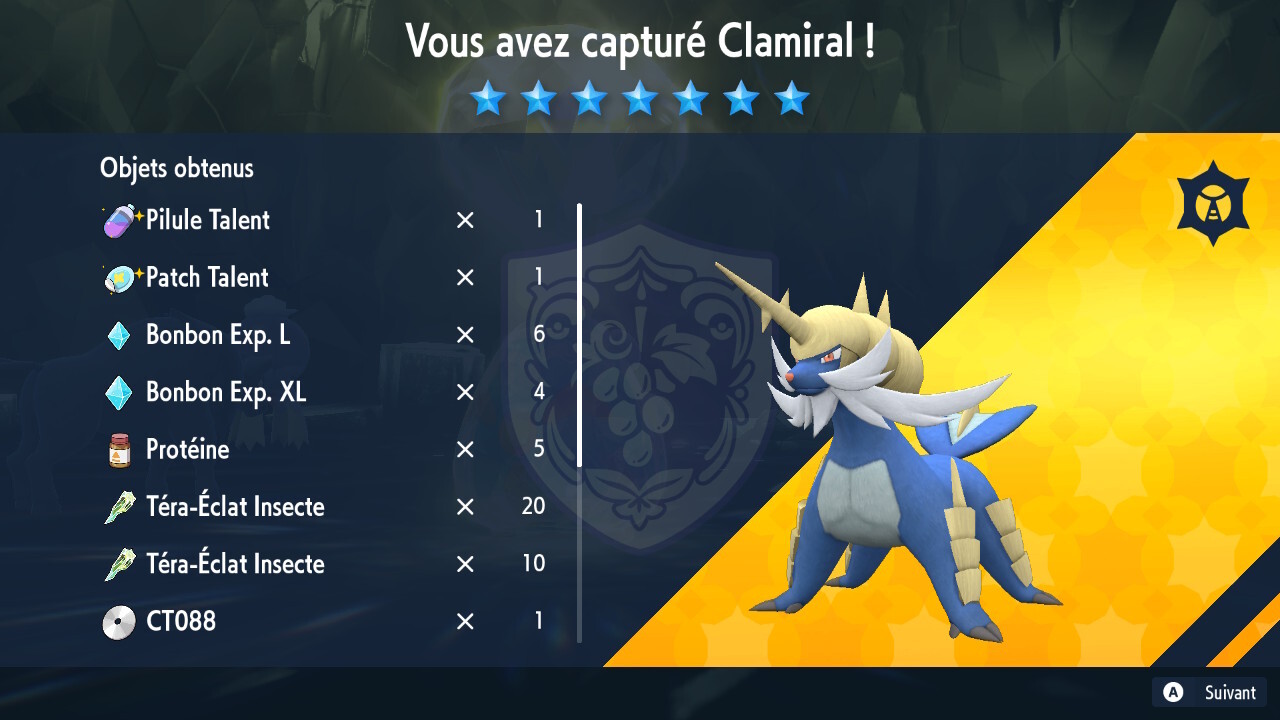Click the A button prompt icon
The height and width of the screenshot is (720, 1280).
pos(1171,692)
